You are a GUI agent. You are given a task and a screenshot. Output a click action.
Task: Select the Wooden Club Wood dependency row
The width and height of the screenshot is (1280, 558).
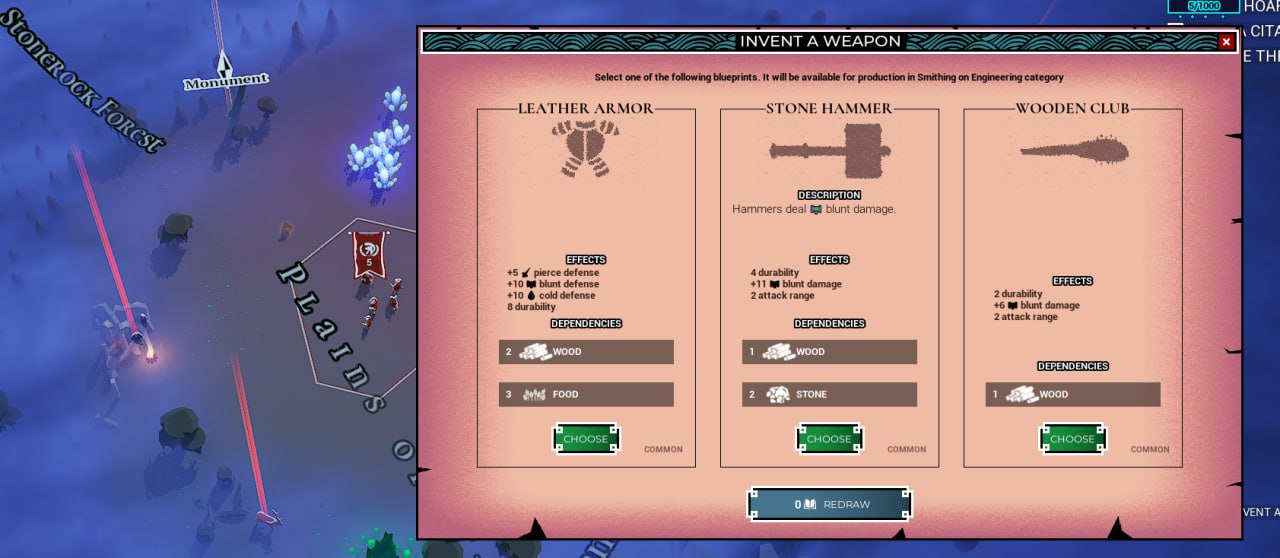click(1072, 395)
